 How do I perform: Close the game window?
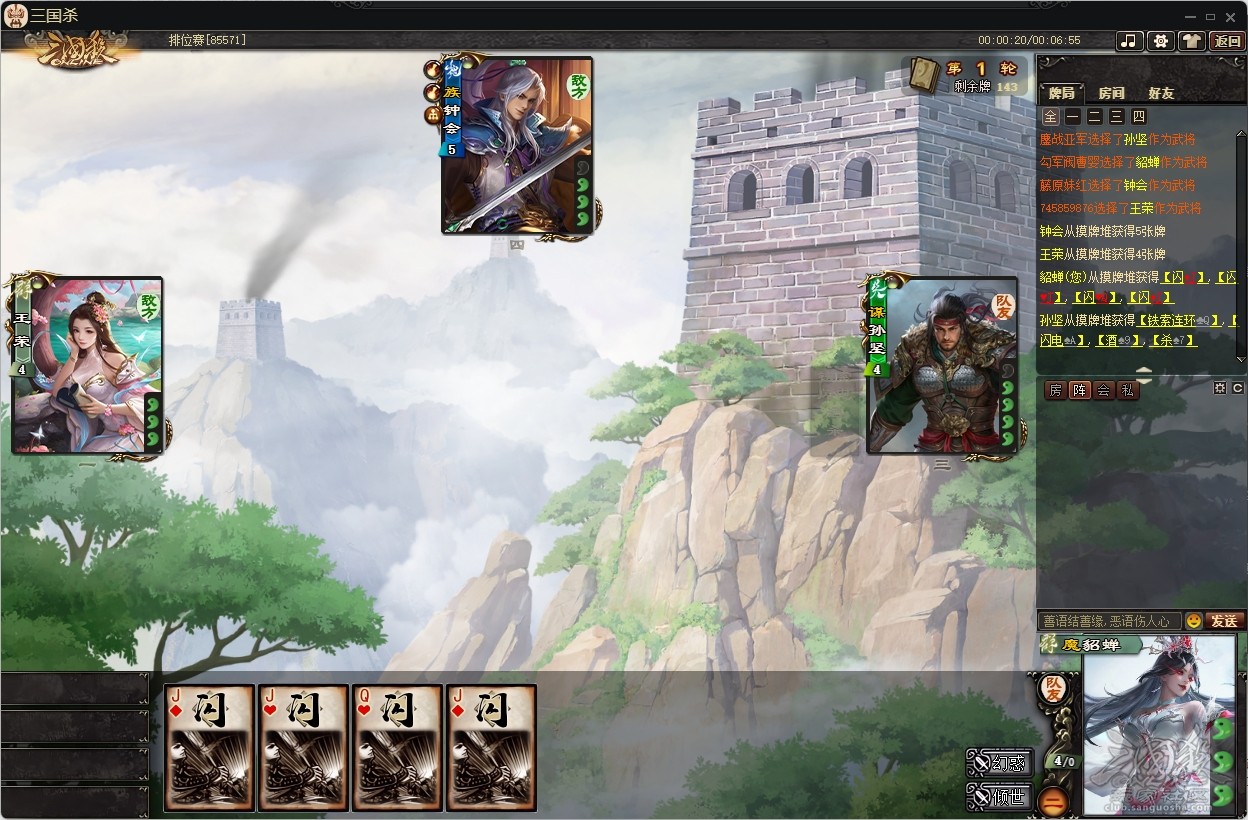[x=1232, y=16]
